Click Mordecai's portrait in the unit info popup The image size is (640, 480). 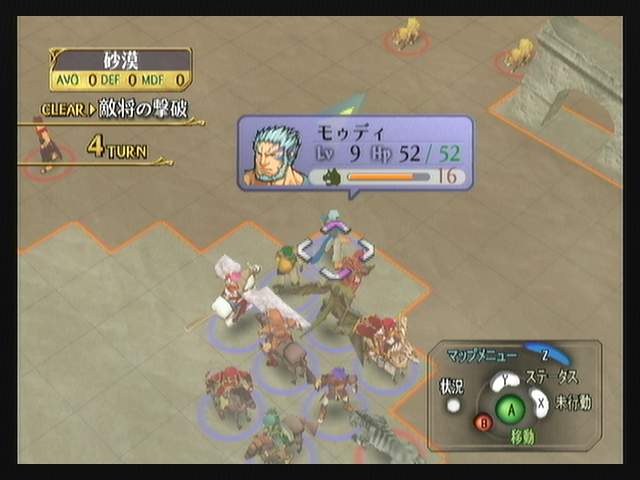point(275,156)
